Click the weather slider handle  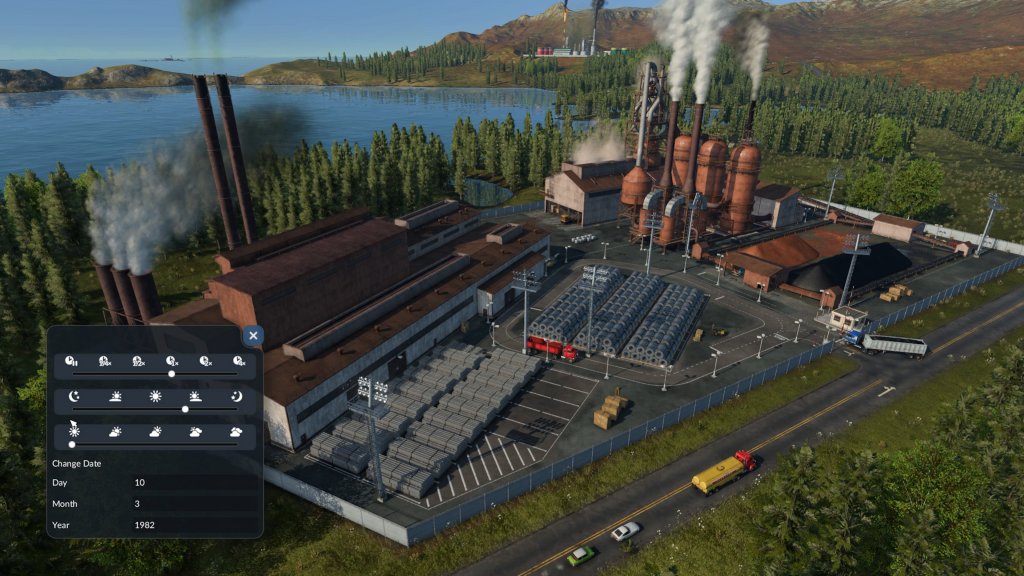[x=72, y=443]
